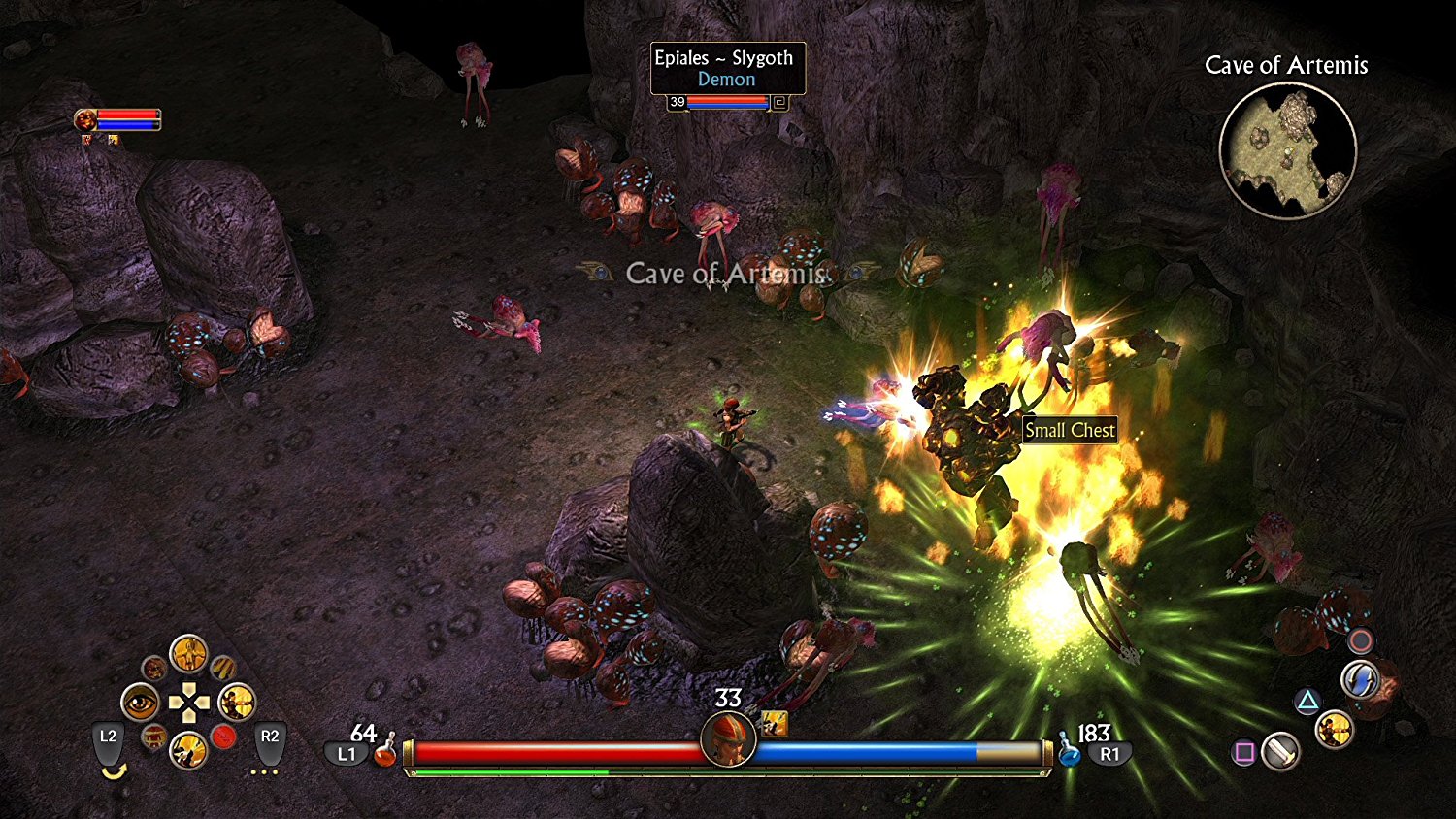Click the sword icon near the Square button

1280,751
